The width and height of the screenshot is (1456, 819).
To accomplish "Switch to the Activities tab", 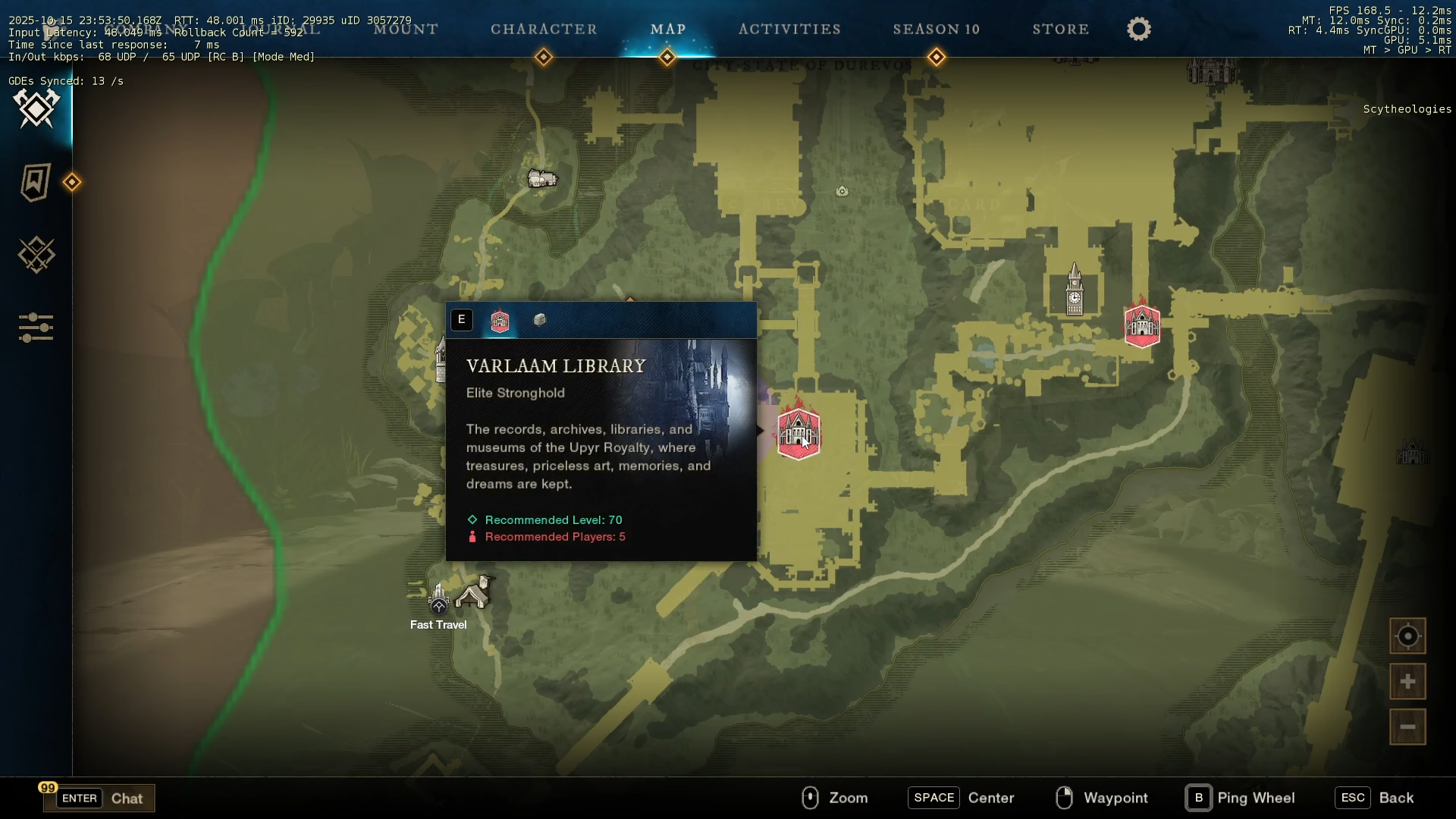I will (x=789, y=30).
